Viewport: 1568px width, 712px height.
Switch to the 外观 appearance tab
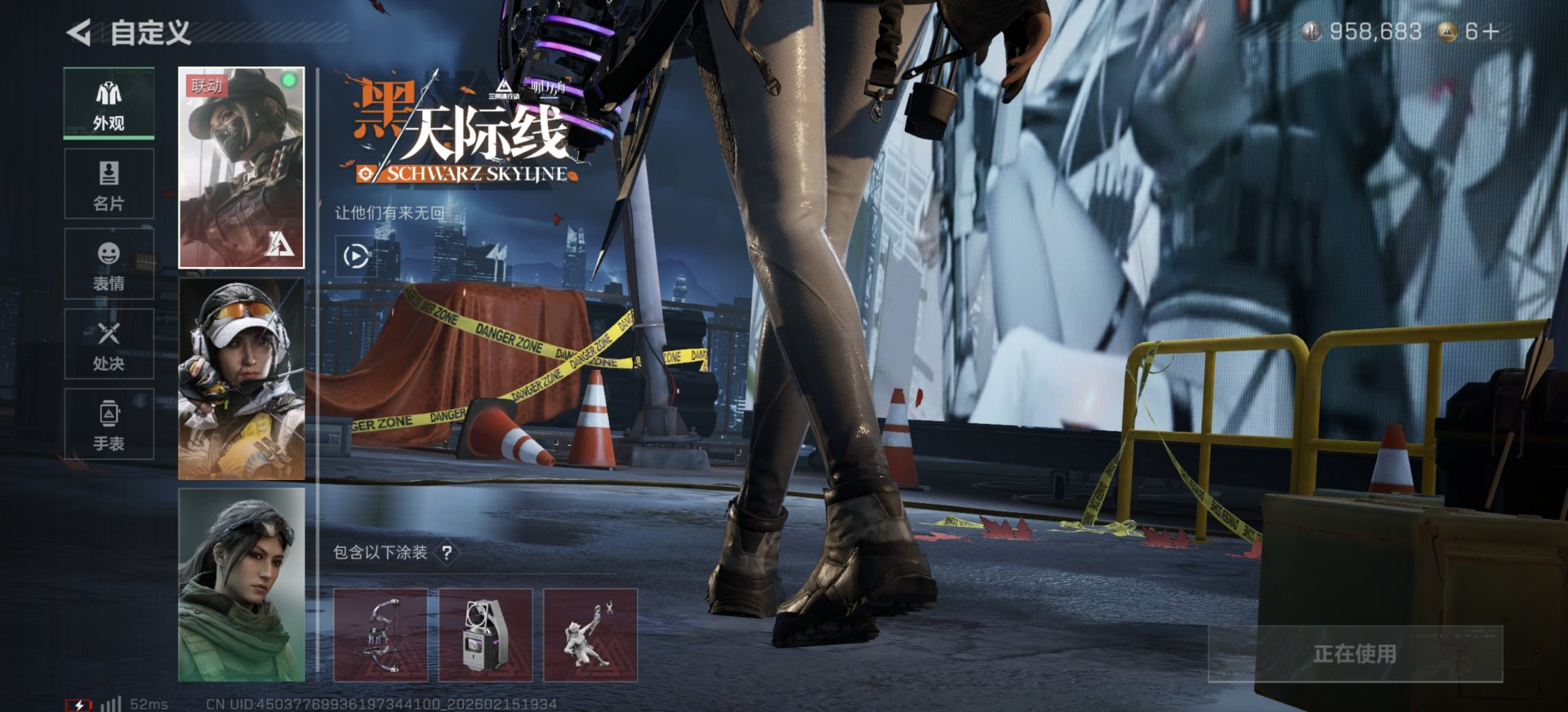[x=109, y=104]
